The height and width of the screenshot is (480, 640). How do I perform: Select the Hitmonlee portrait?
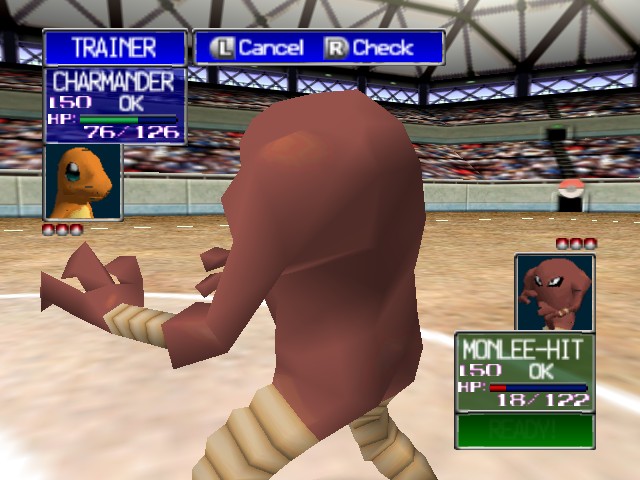[554, 292]
